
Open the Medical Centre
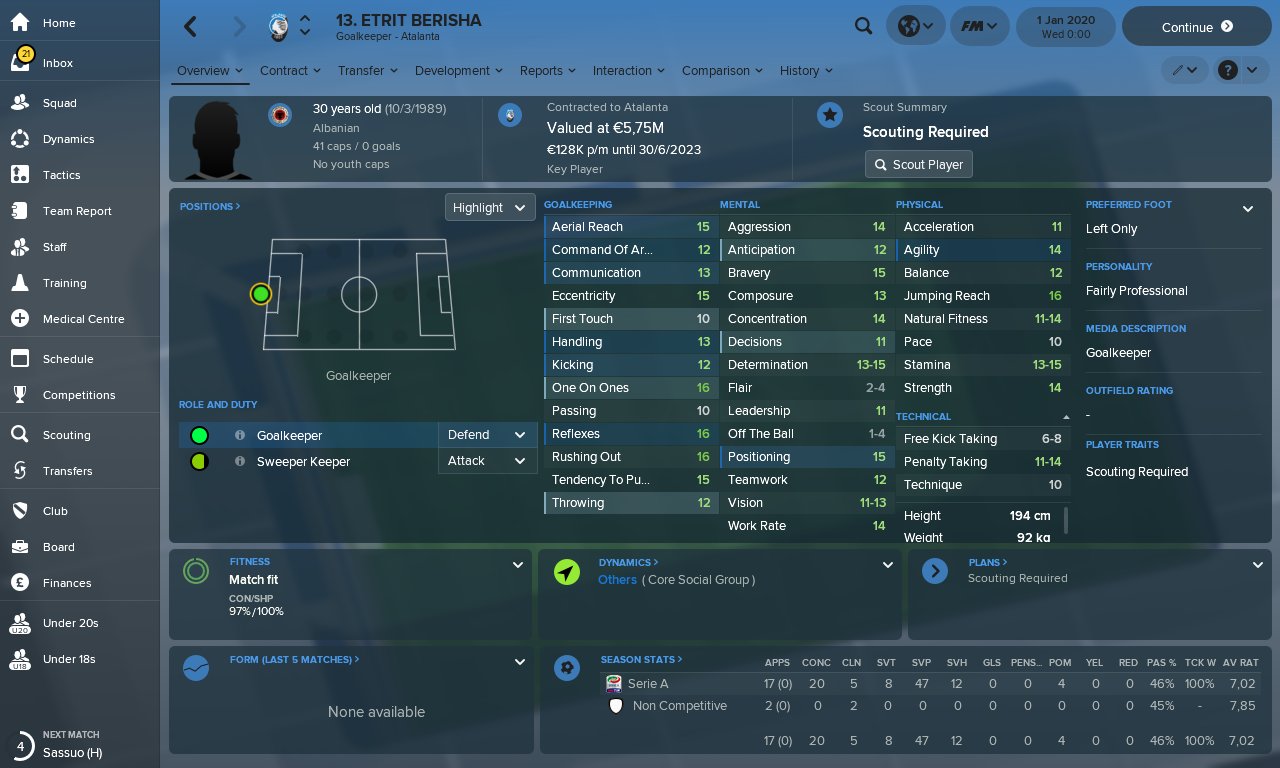pos(83,319)
